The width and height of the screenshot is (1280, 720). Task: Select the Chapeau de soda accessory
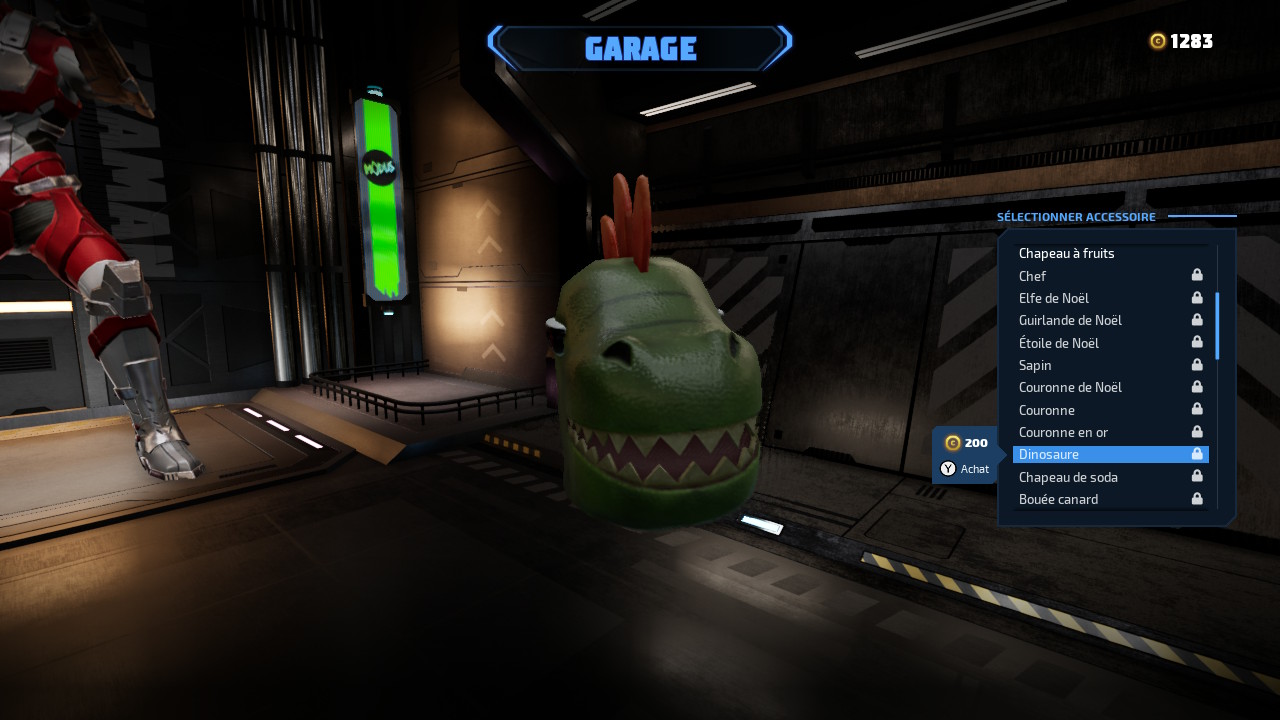click(x=1068, y=477)
